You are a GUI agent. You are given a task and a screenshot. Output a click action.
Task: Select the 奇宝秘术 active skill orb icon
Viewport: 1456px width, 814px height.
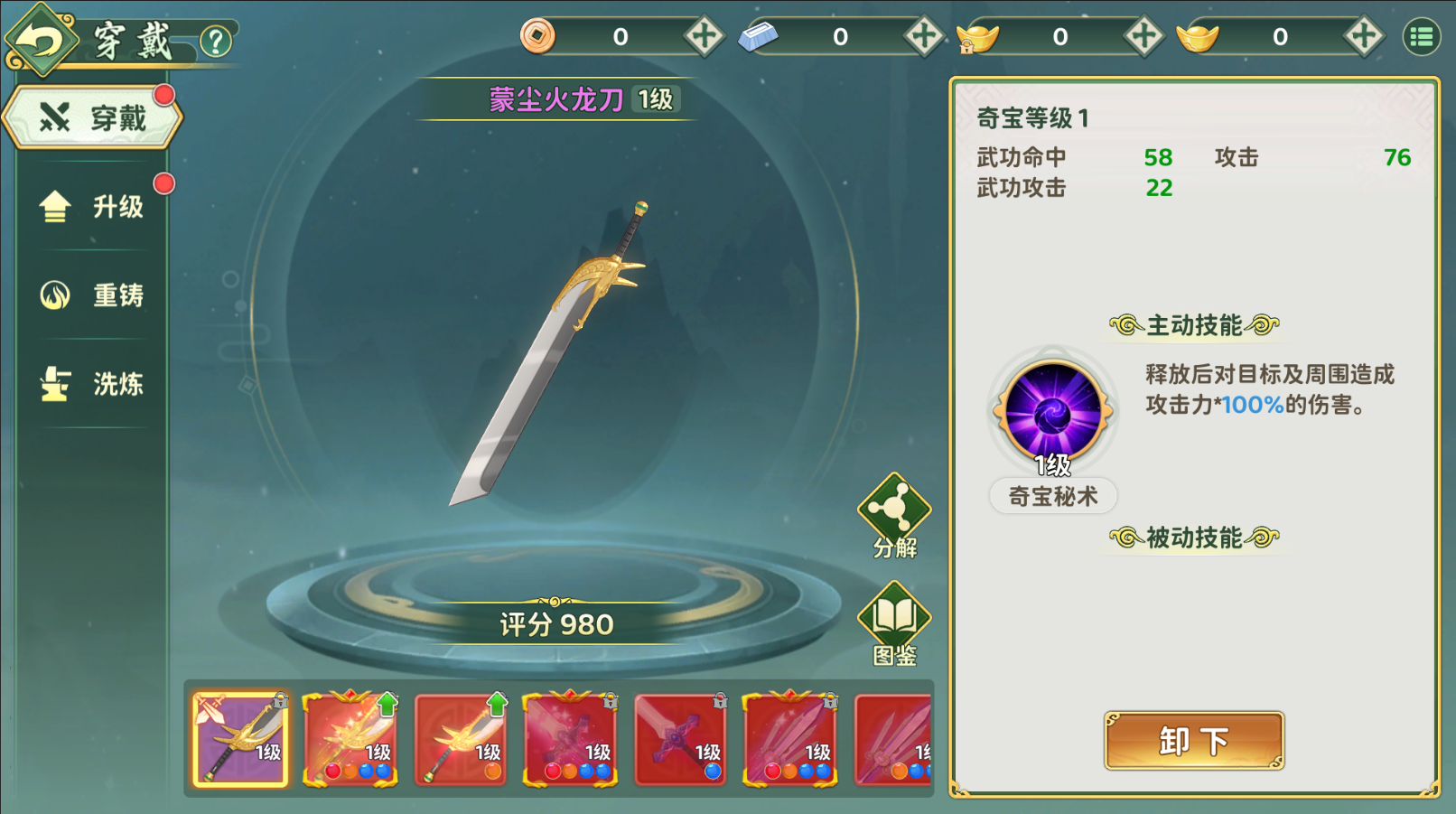(x=1050, y=409)
